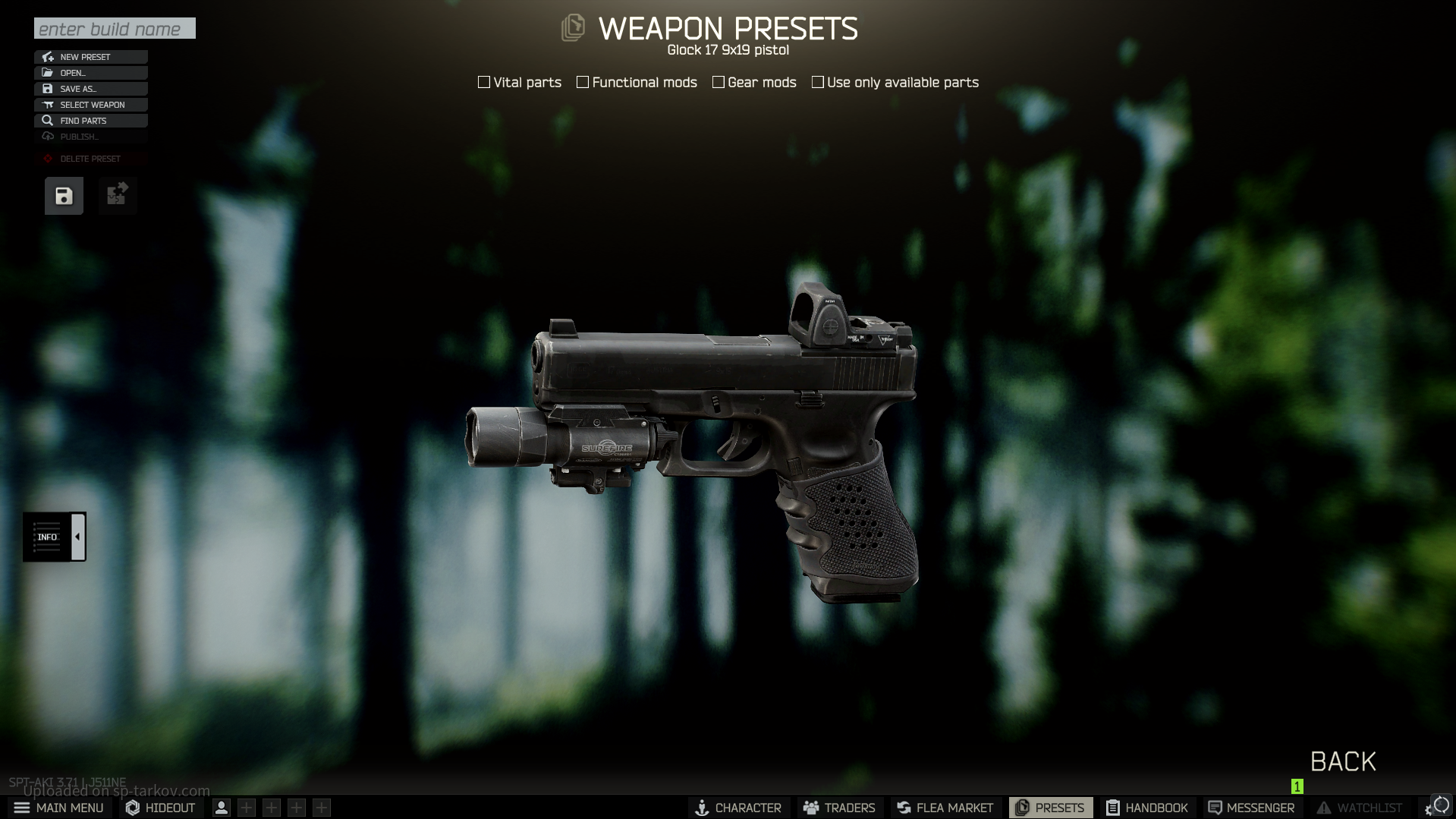This screenshot has height=819, width=1456.
Task: Open Select Weapon menu
Action: [91, 105]
